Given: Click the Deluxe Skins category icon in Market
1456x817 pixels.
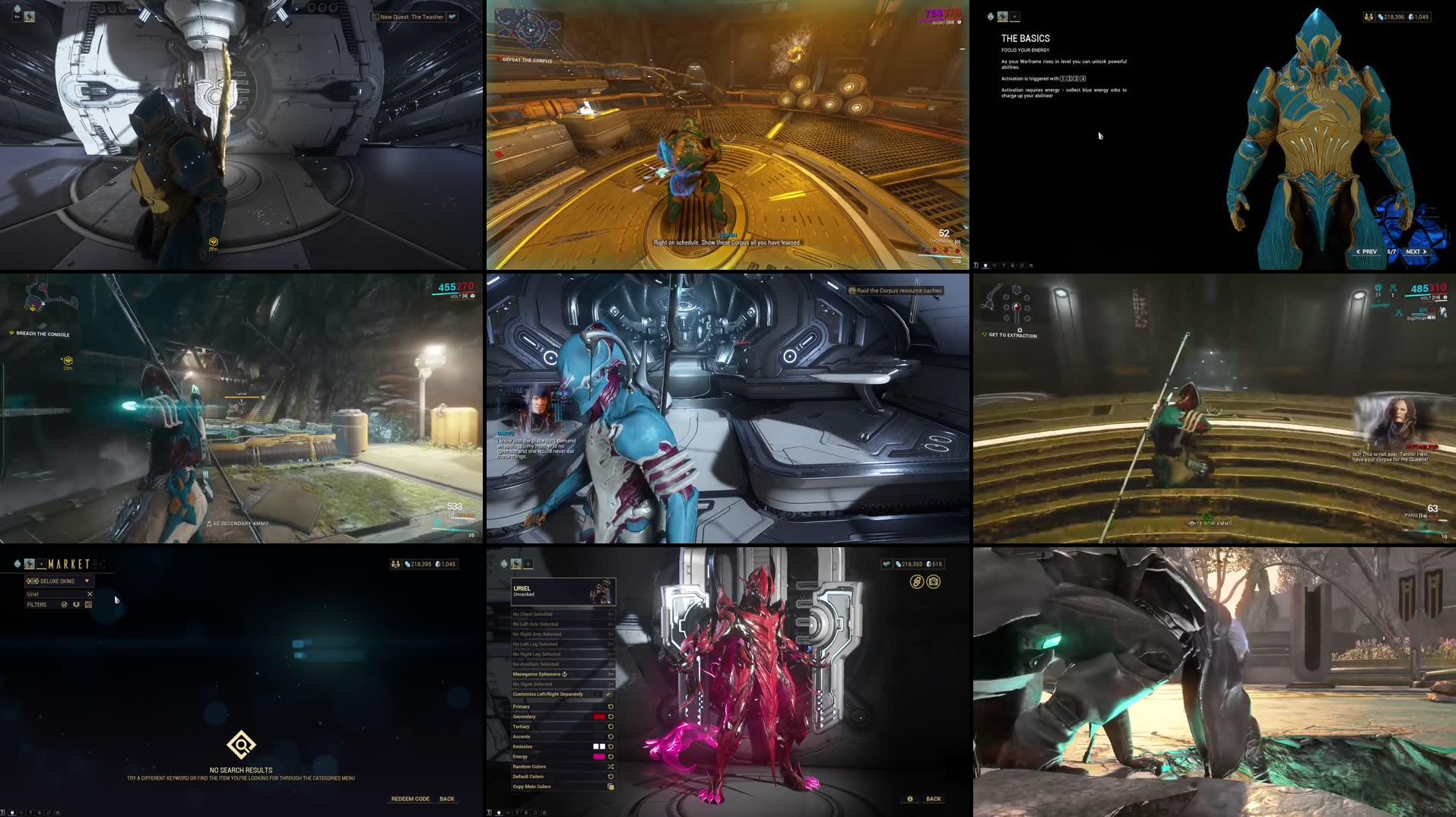Looking at the screenshot, I should (33, 581).
